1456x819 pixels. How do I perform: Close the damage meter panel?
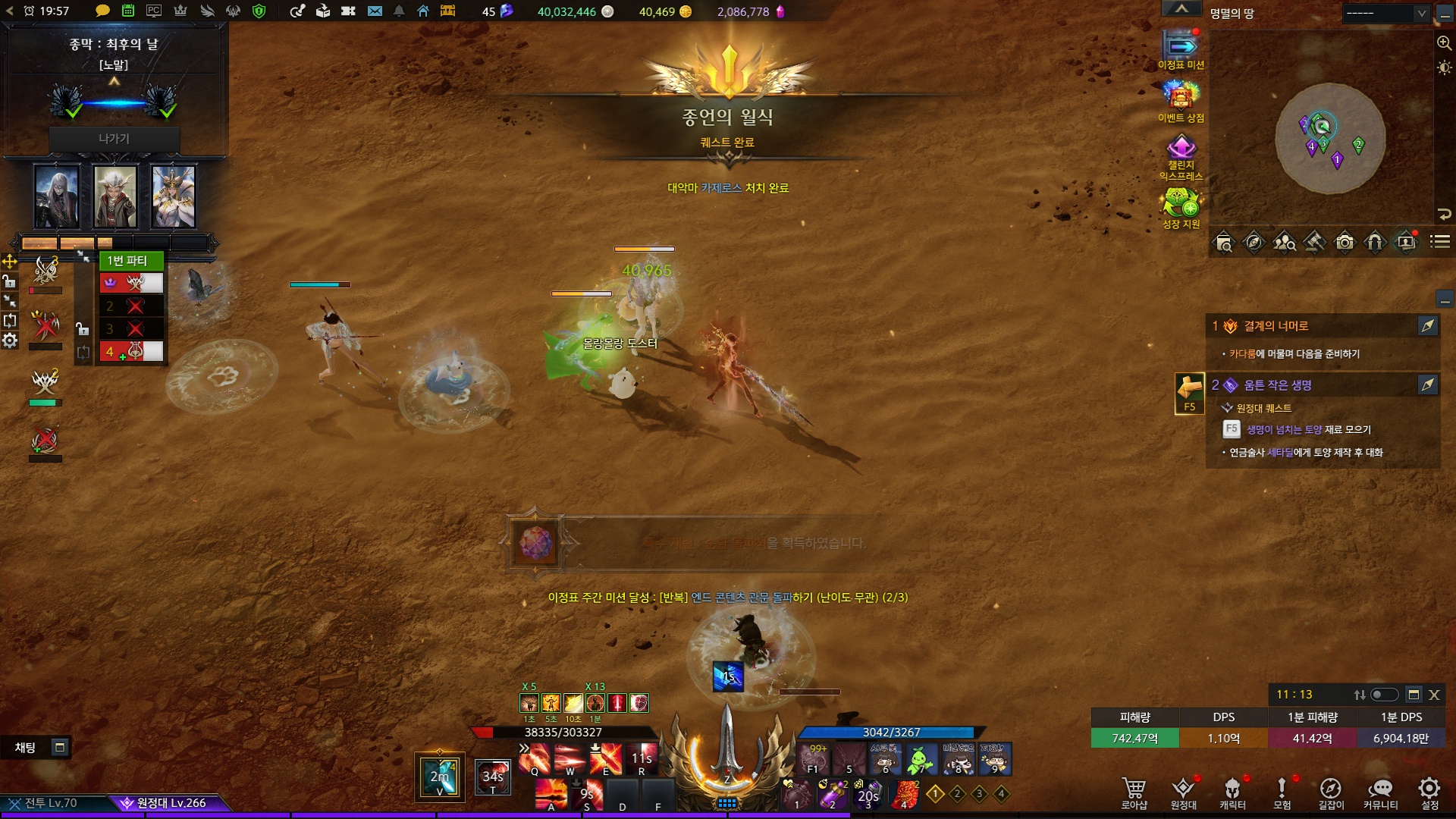click(x=1434, y=695)
